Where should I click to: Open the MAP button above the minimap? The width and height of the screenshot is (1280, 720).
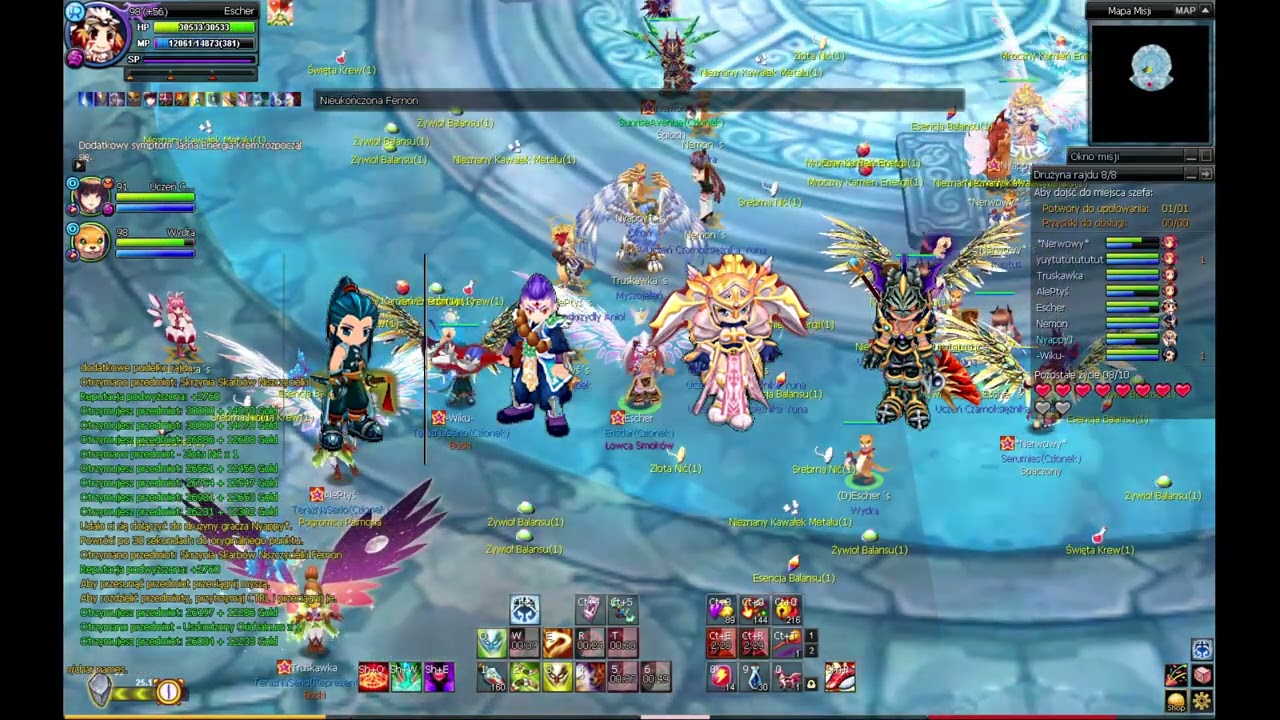(1185, 11)
